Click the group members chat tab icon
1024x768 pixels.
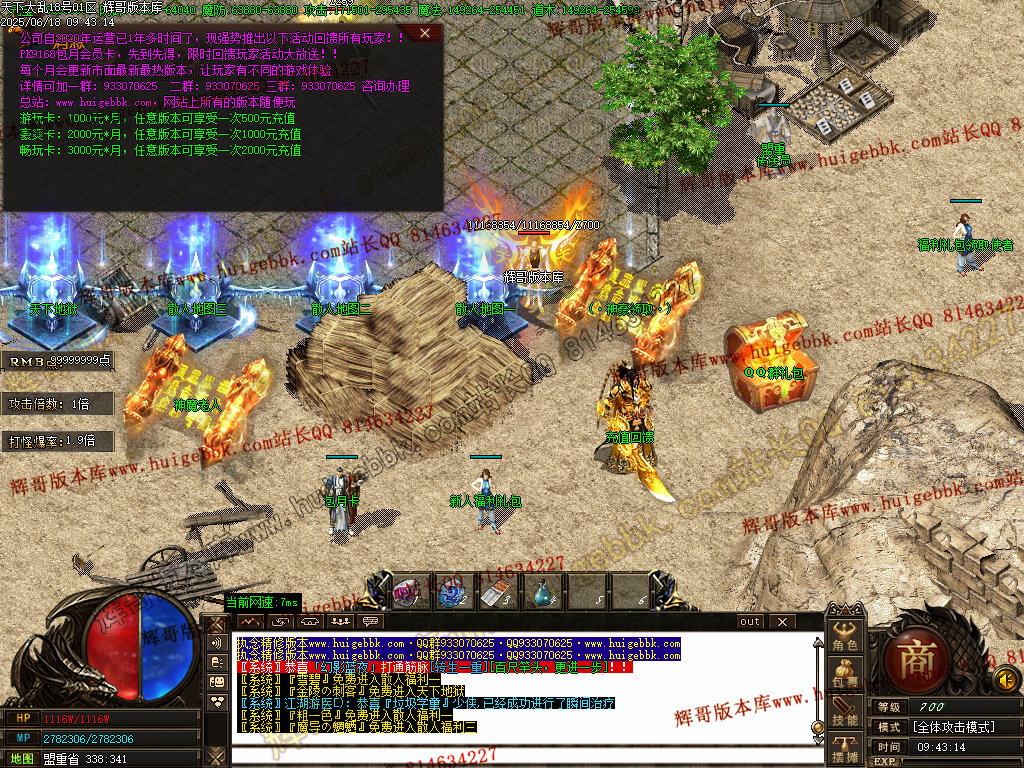[x=342, y=621]
